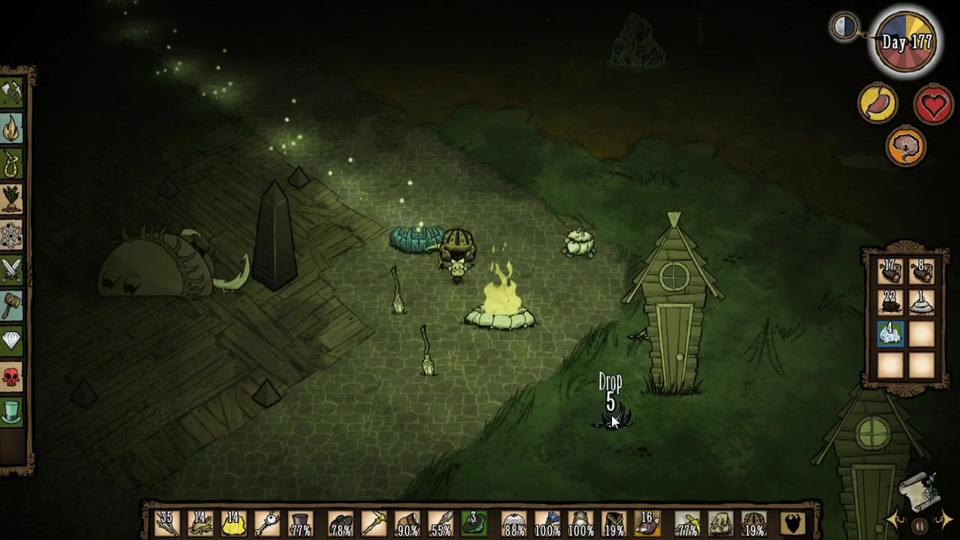Select the highlighted backpack item with count 4
This screenshot has height=540, width=960.
point(891,334)
